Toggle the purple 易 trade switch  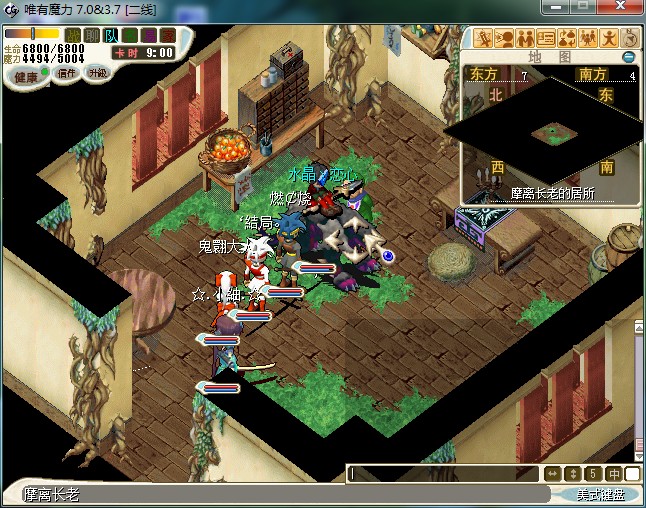147,36
